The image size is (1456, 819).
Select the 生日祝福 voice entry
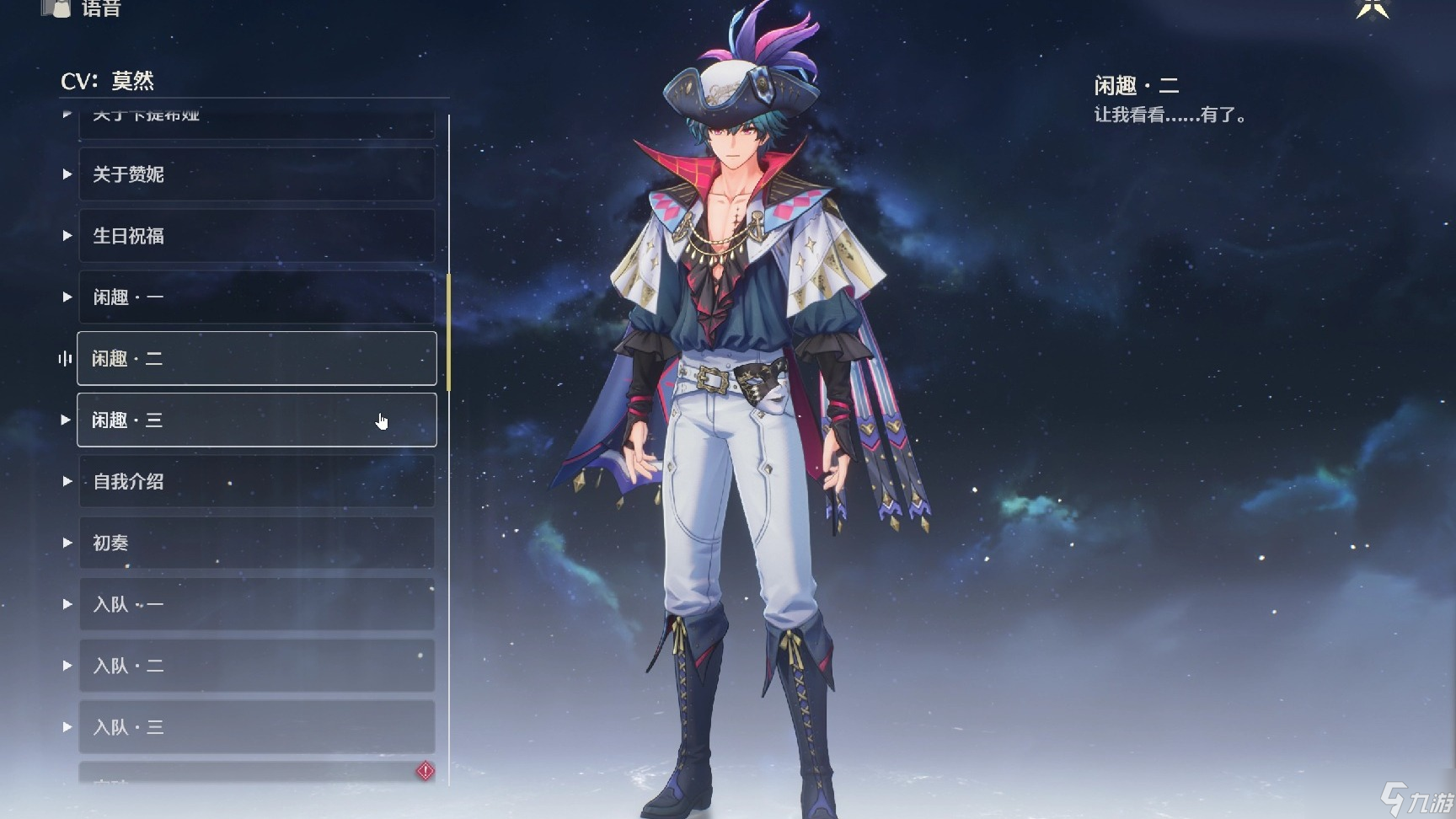pos(256,236)
